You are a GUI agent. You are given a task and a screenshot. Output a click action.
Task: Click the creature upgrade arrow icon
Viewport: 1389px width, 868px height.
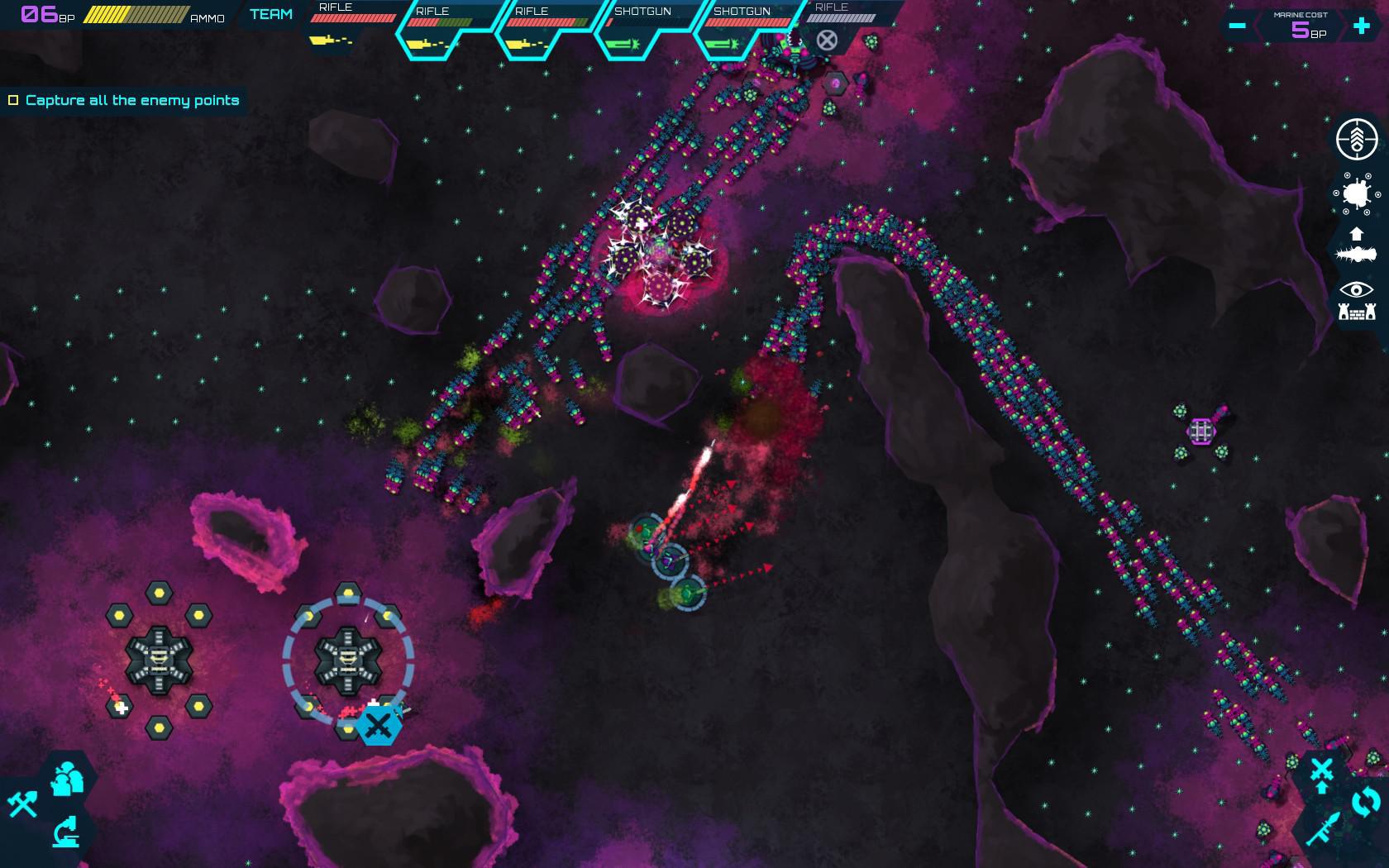pyautogui.click(x=1356, y=234)
